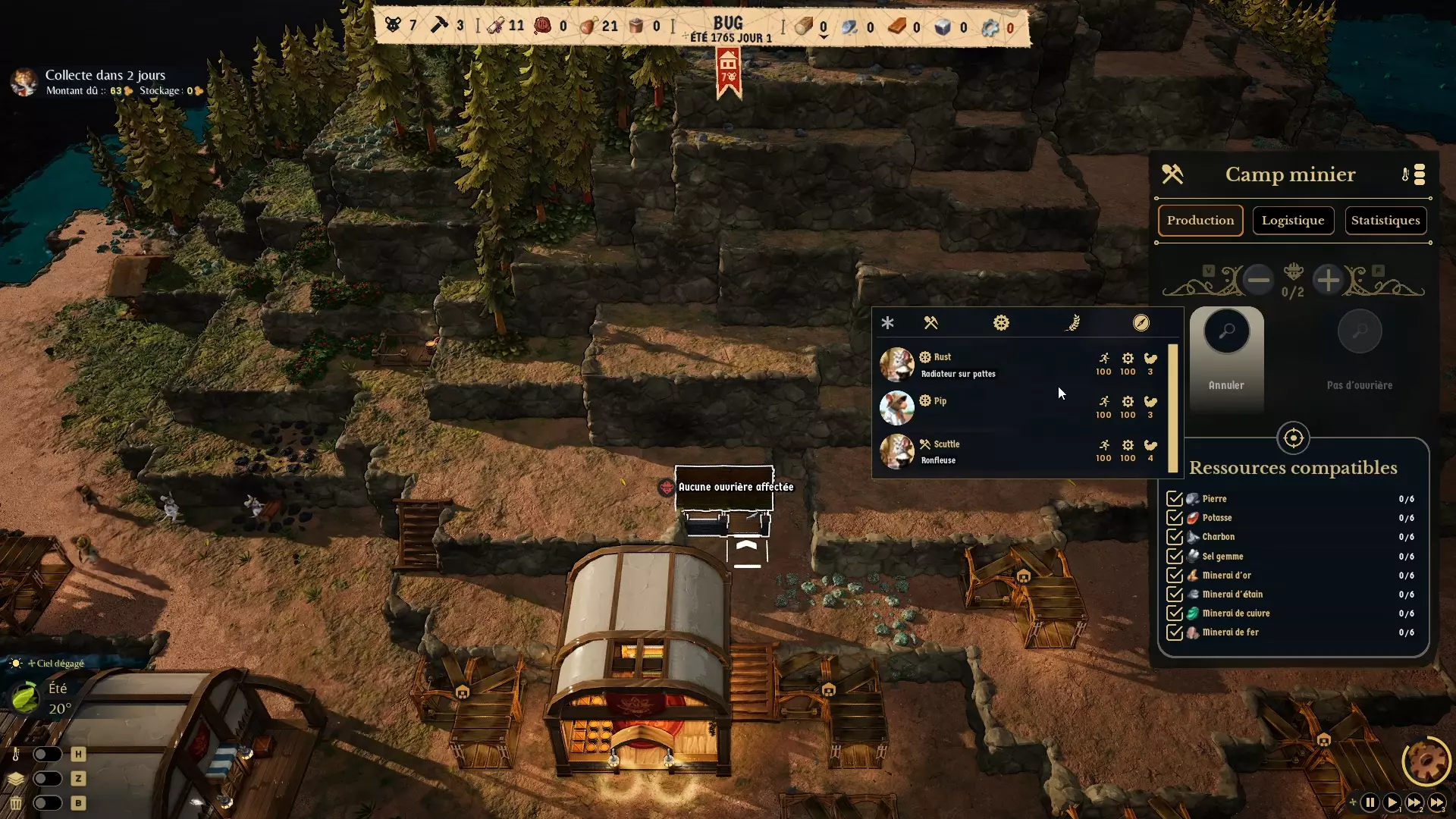
Task: Select Rust, Radiateur sur pattes, from the worker list
Action: pos(986,365)
